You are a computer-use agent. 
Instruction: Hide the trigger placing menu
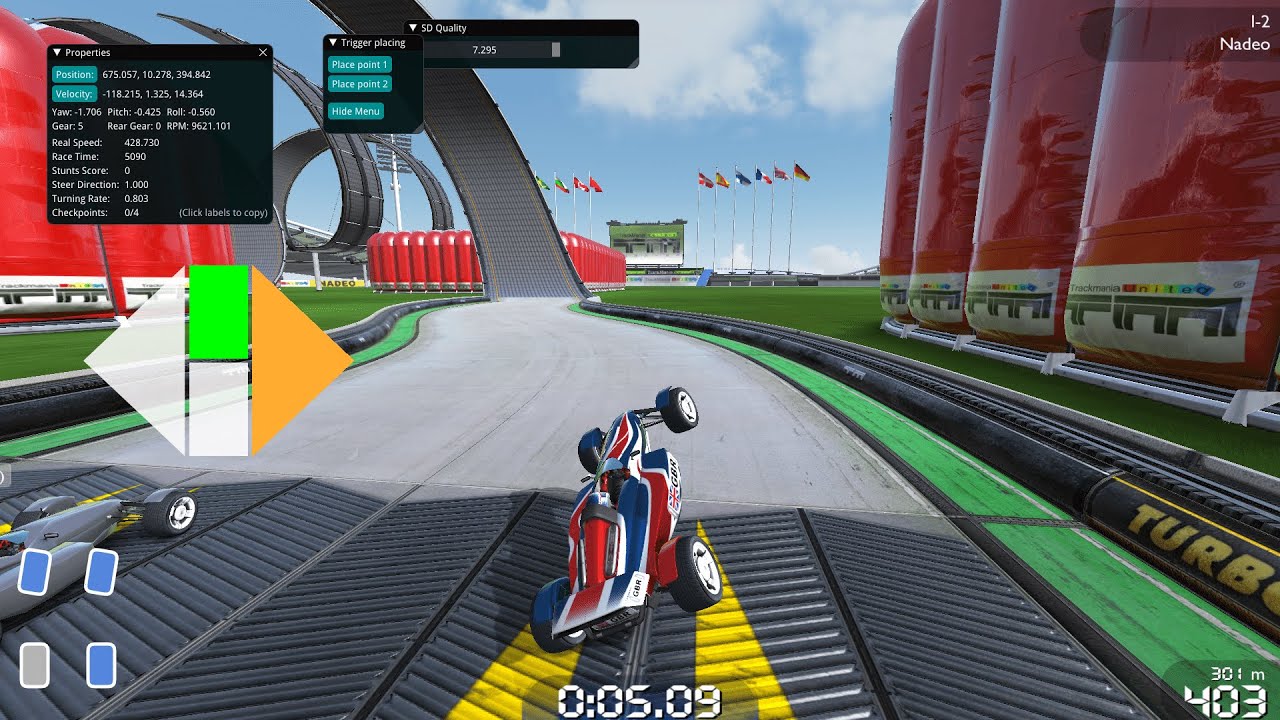355,111
